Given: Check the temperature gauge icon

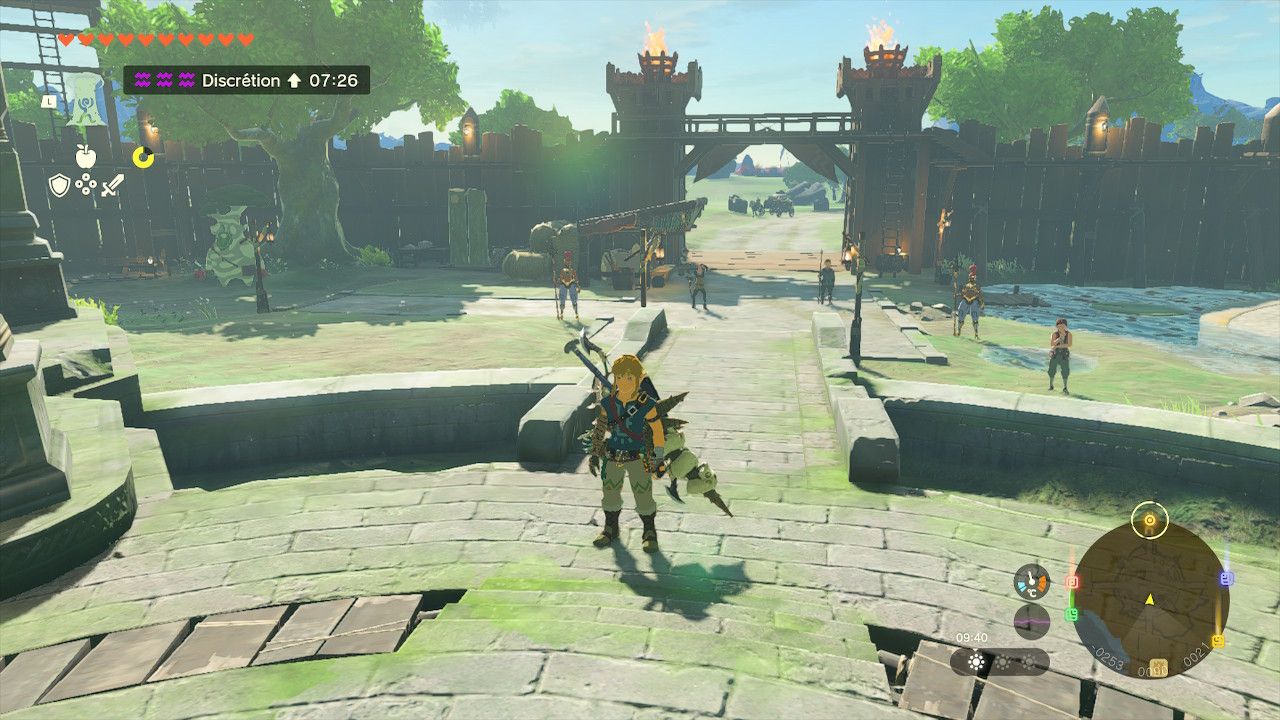Looking at the screenshot, I should (x=1031, y=581).
